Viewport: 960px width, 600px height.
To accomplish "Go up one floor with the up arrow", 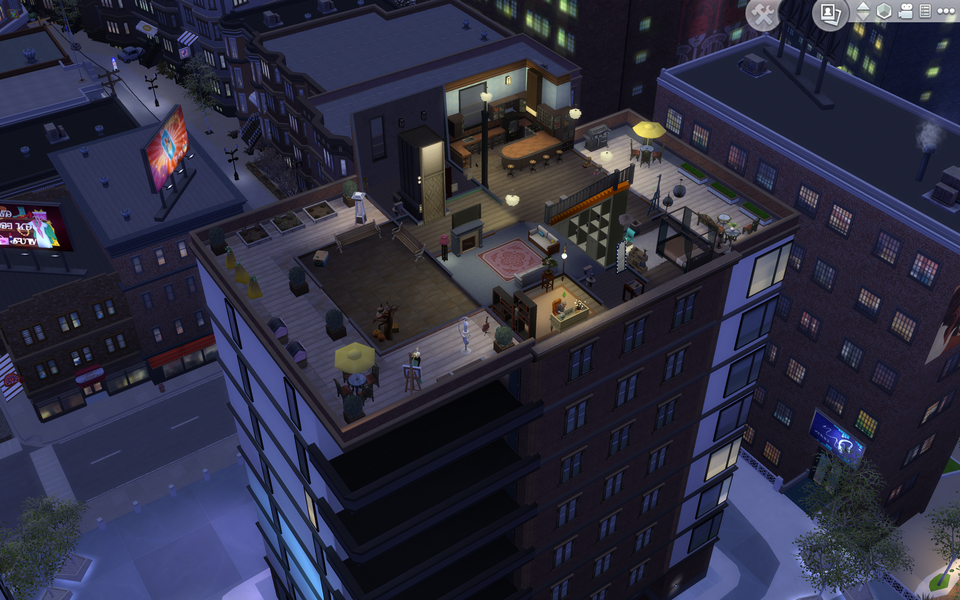I will (863, 5).
